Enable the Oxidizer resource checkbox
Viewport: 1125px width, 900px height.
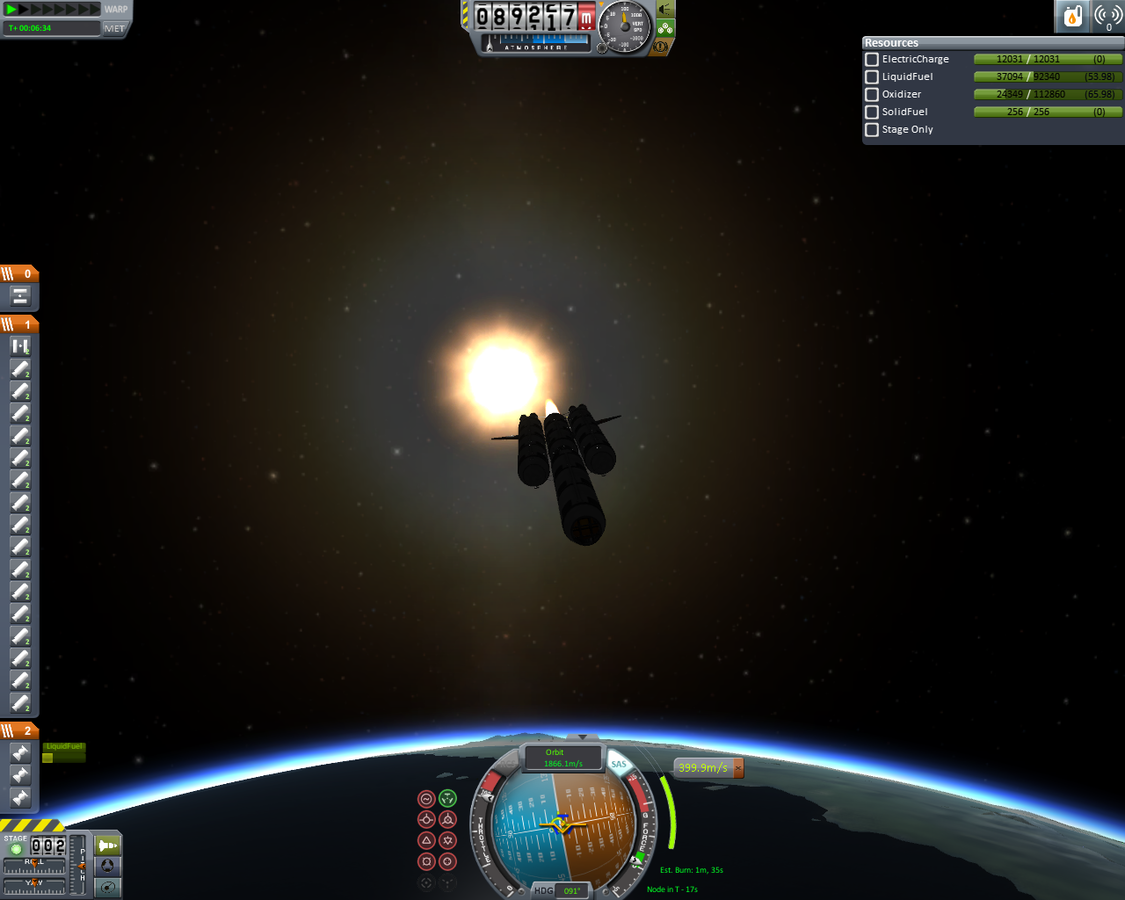[x=872, y=95]
